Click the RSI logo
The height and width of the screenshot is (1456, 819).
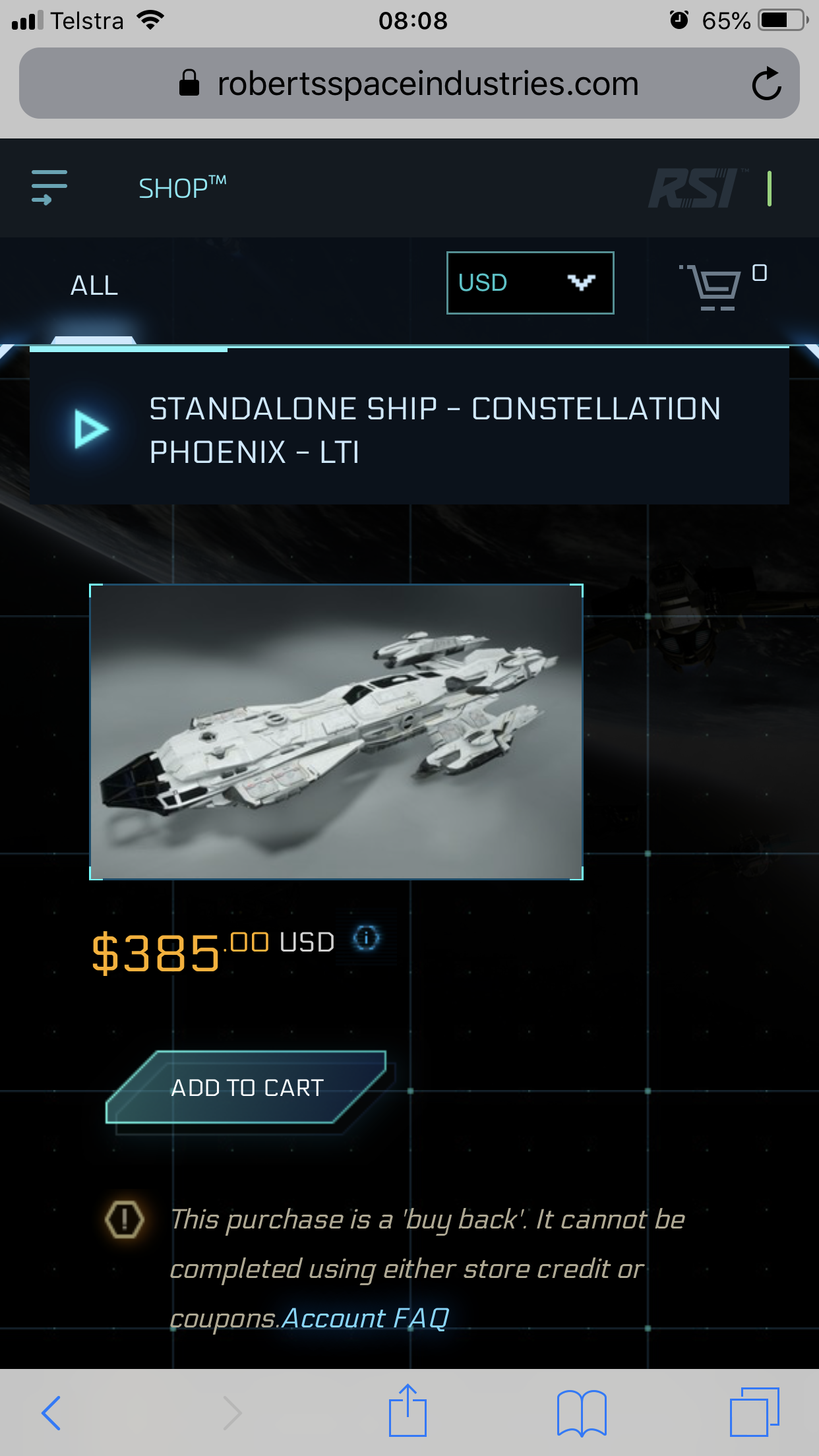(695, 189)
